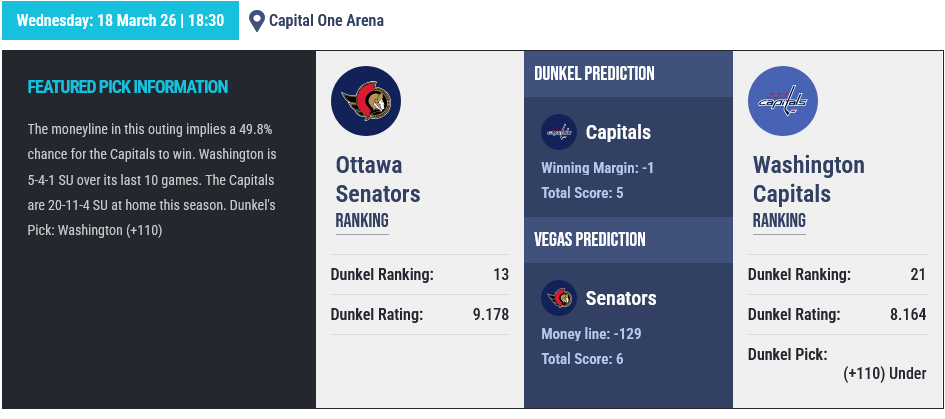Image resolution: width=945 pixels, height=419 pixels.
Task: Click the Ottawa Senators team logo
Action: 366,101
